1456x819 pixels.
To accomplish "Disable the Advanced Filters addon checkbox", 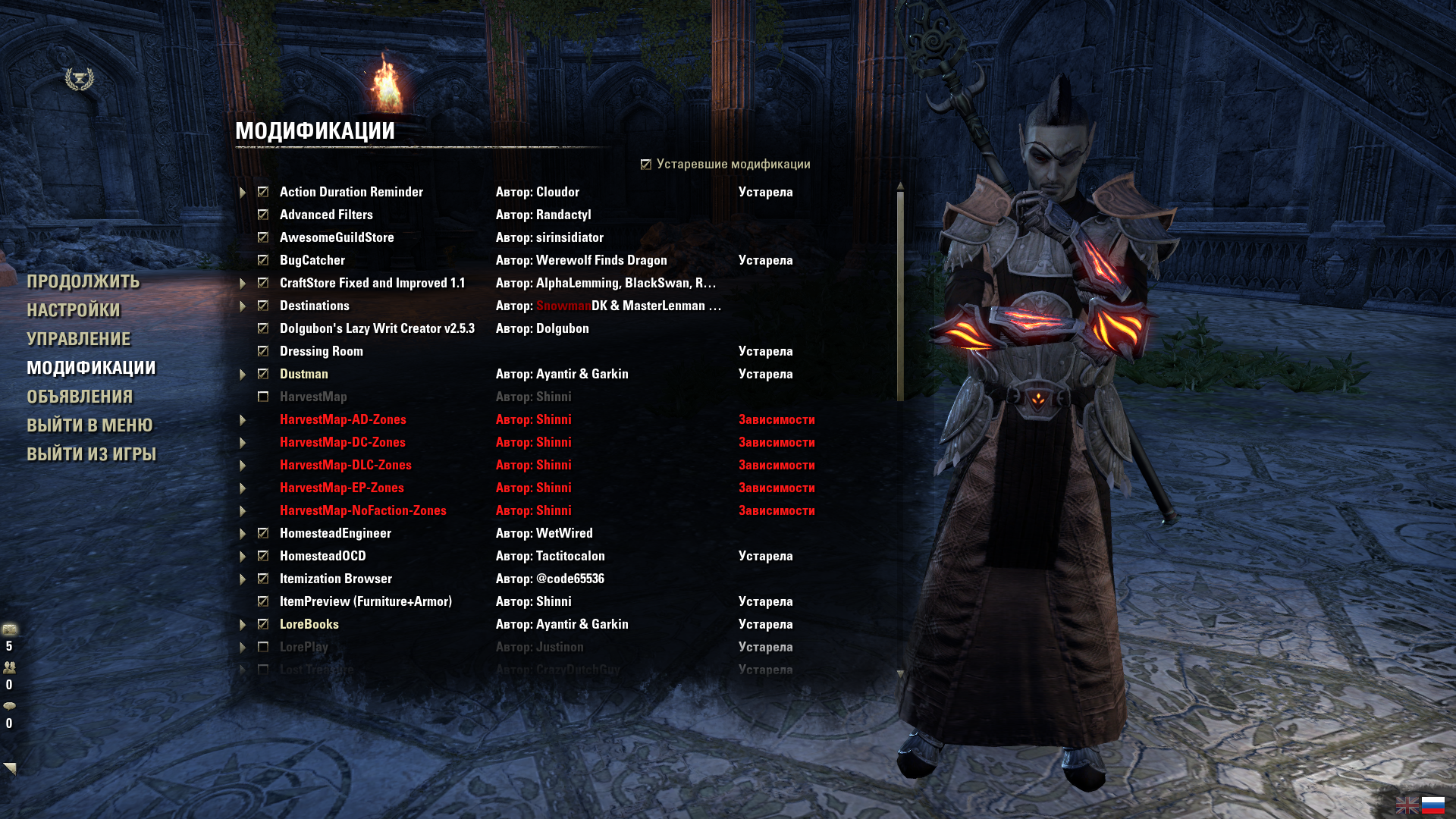I will (263, 215).
